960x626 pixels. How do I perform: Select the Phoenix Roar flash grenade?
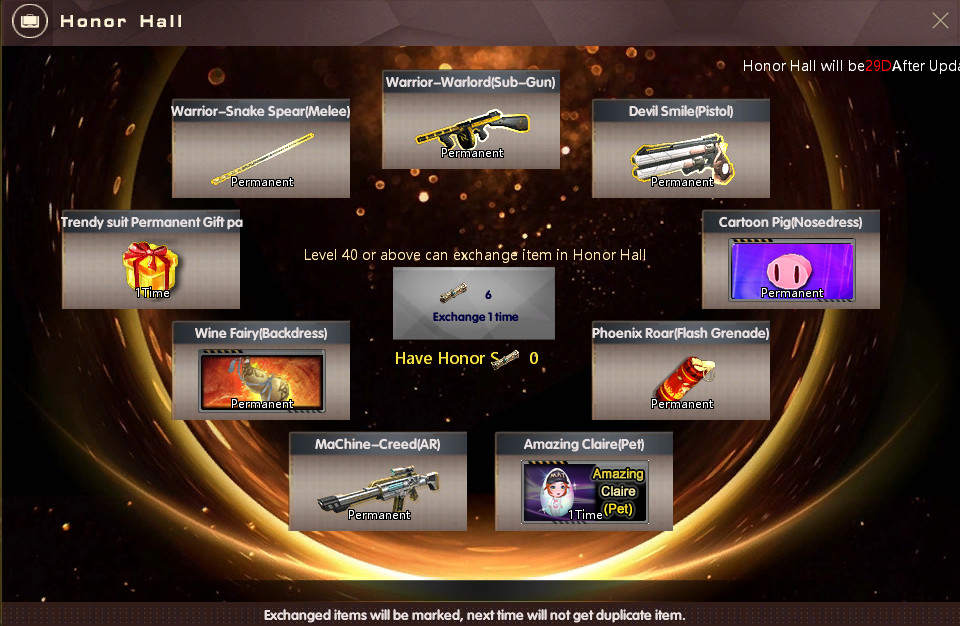tap(681, 378)
